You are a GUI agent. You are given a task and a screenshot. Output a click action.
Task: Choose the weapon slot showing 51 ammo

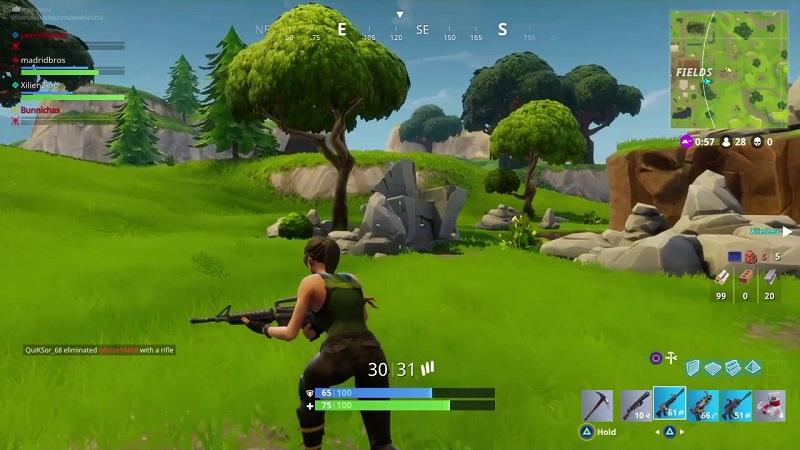click(737, 405)
